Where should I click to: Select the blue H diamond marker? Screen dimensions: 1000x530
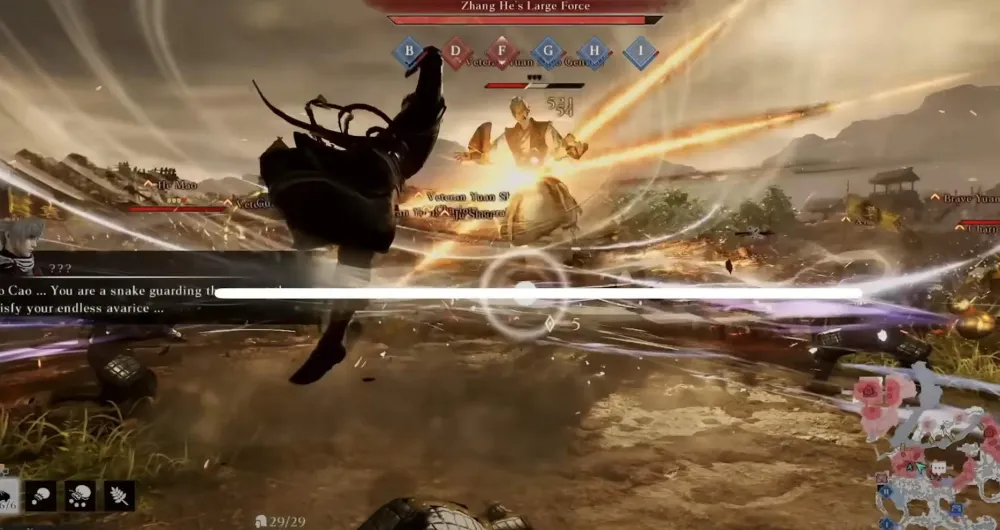[594, 52]
